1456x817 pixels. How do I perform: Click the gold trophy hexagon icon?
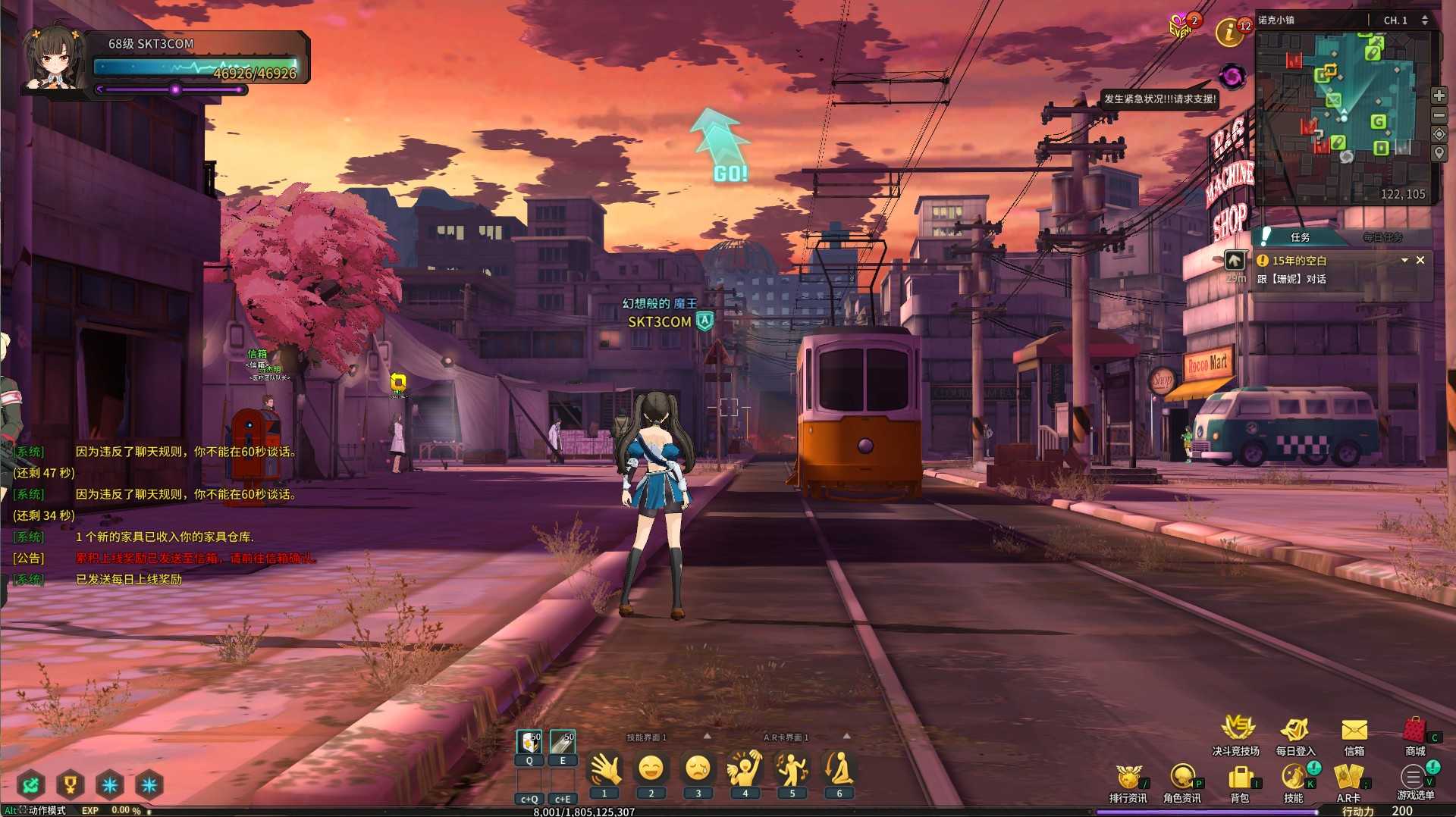tap(70, 784)
